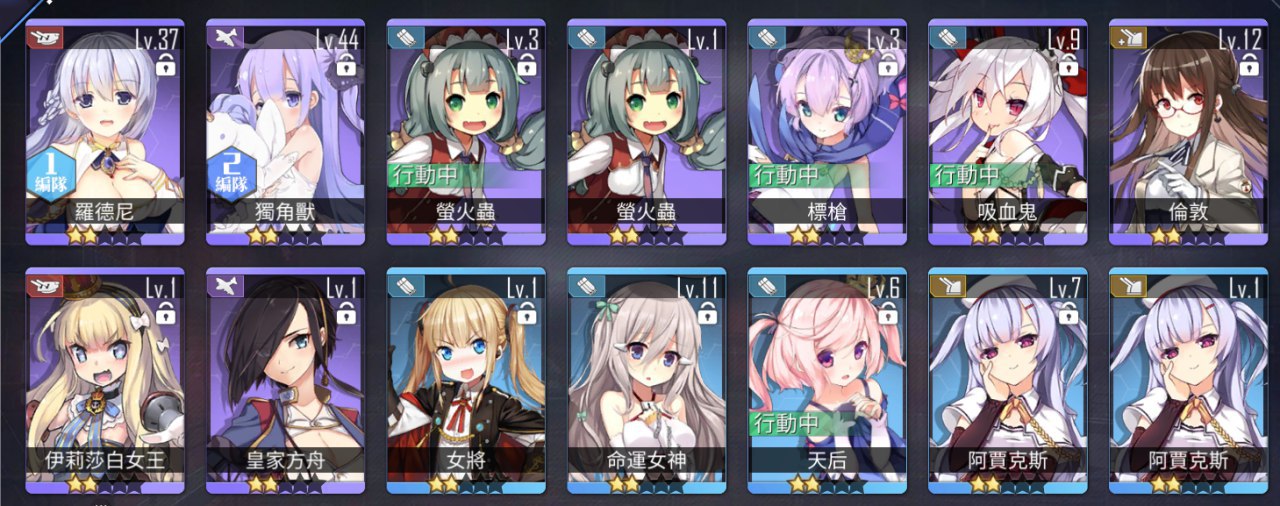
Task: Pick the Lv.7 阿賈克斯 card
Action: tap(1008, 380)
